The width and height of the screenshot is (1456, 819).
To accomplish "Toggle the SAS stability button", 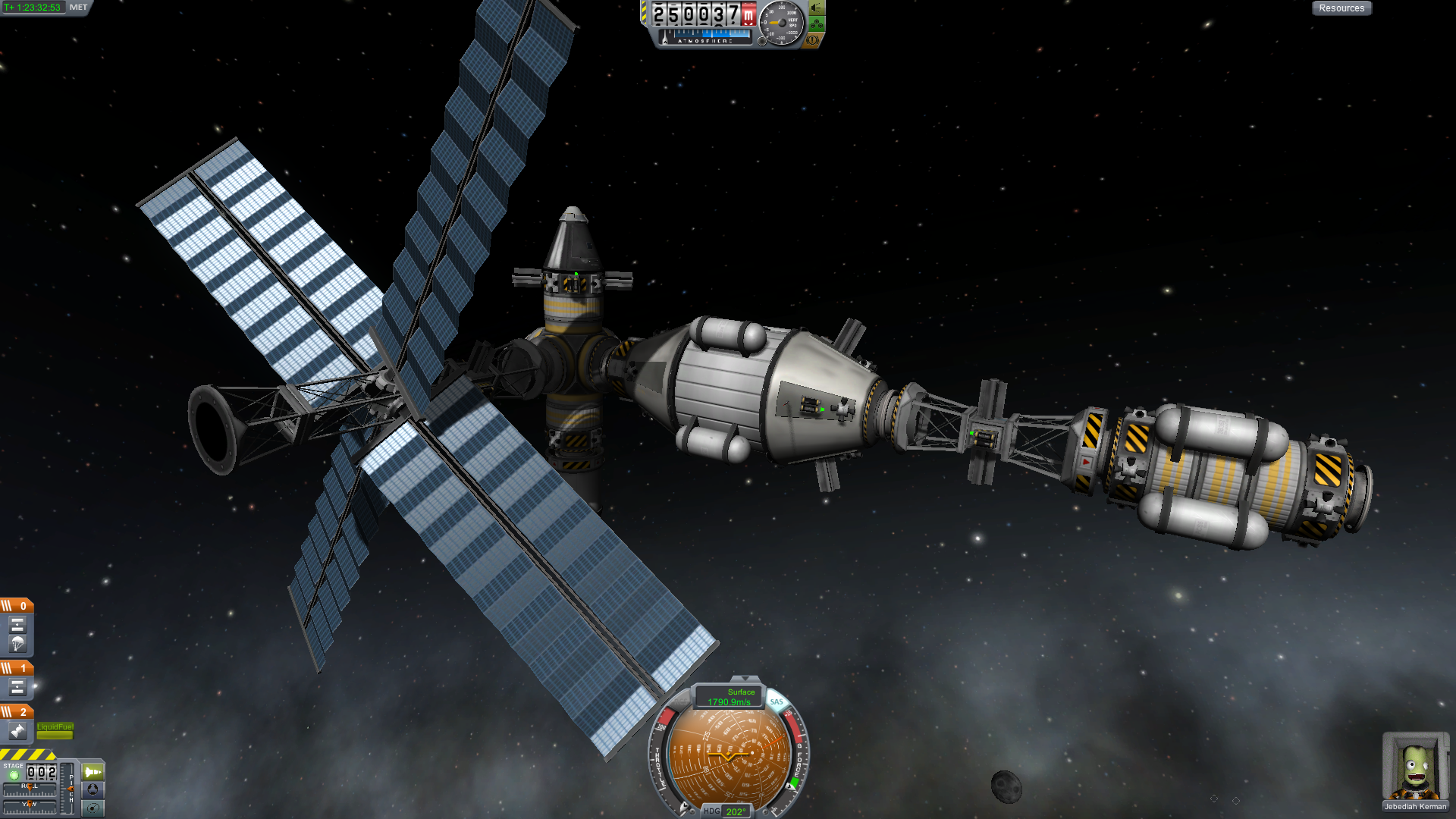I will [777, 701].
